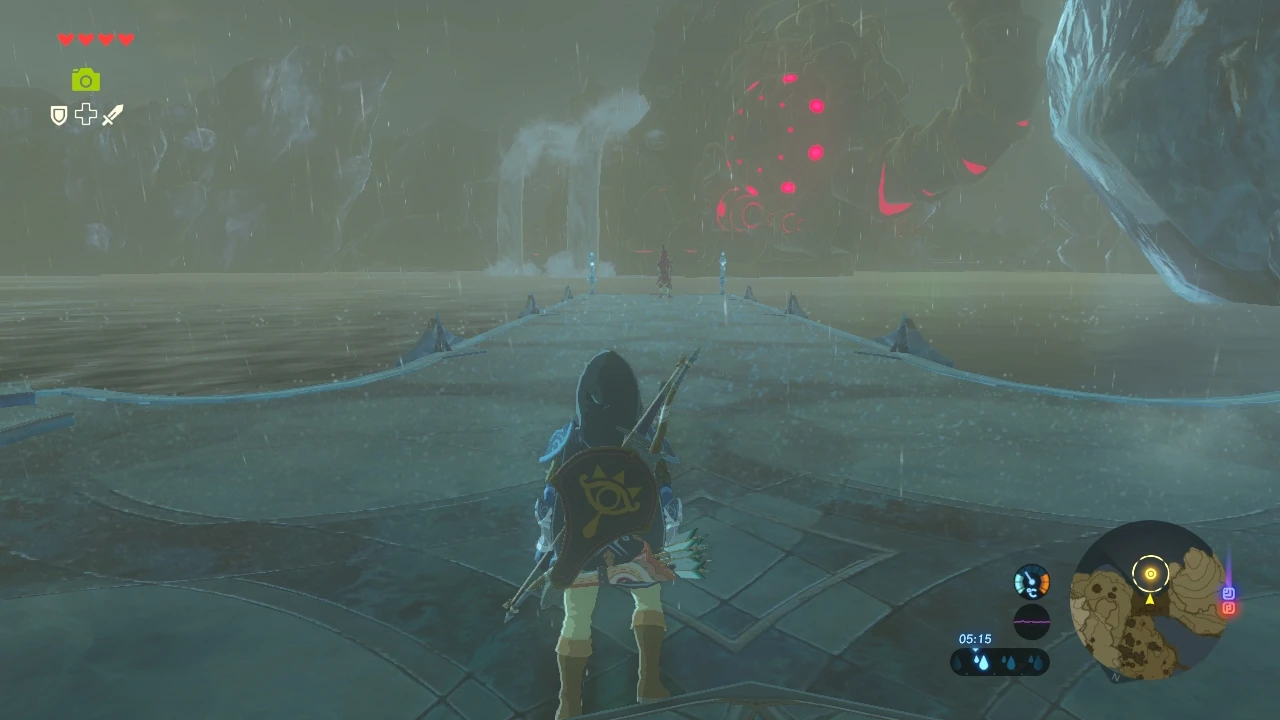The height and width of the screenshot is (720, 1280).
Task: Select the shield icon in the HUD
Action: tap(58, 114)
